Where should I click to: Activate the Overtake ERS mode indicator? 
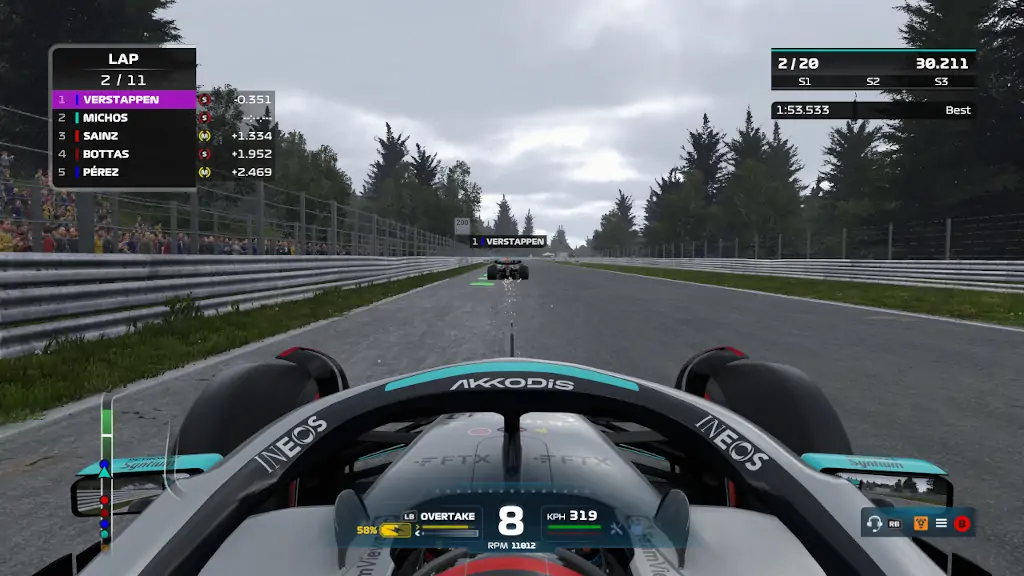tap(448, 516)
